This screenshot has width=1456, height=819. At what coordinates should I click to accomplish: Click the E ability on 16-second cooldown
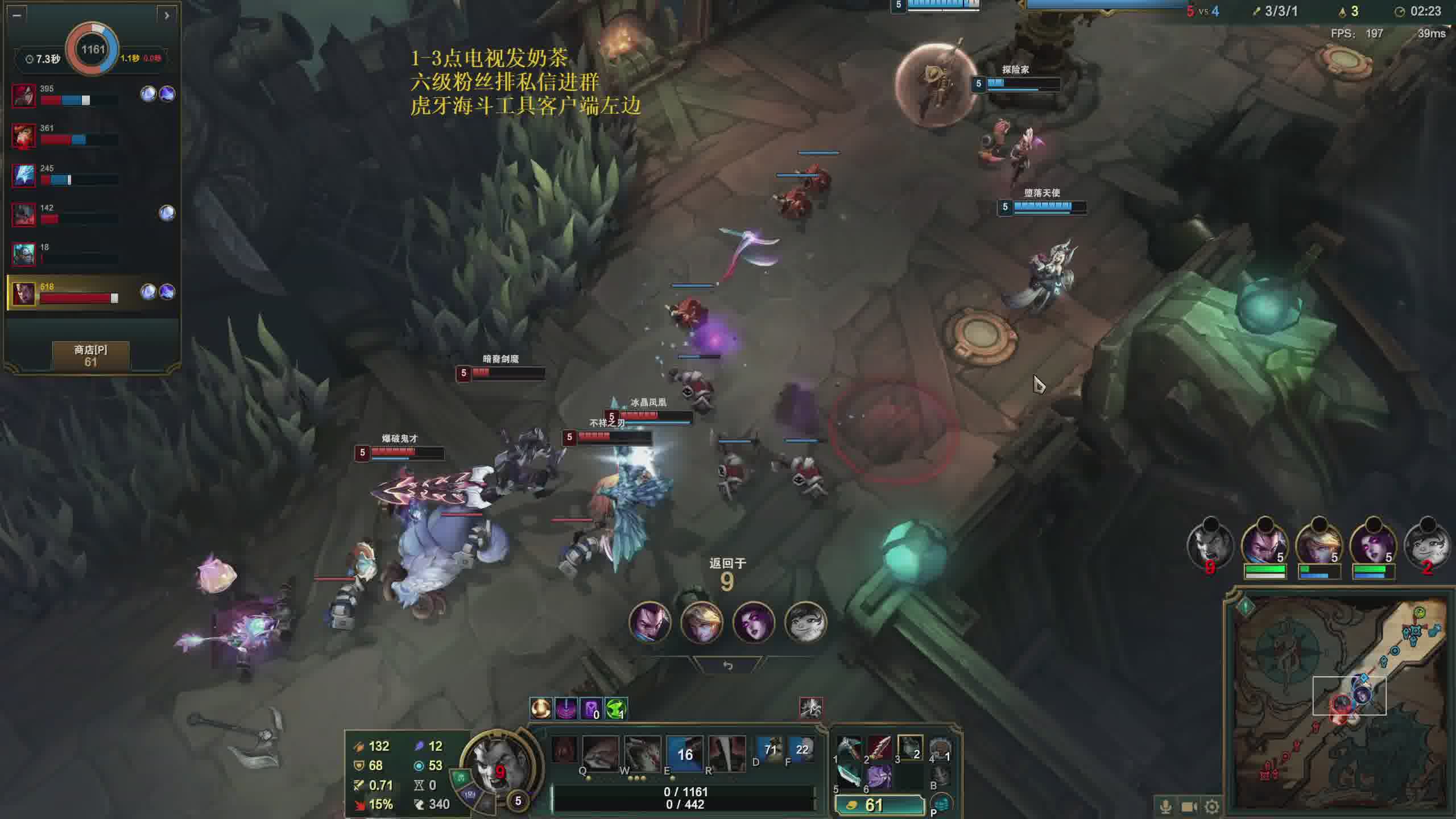685,753
